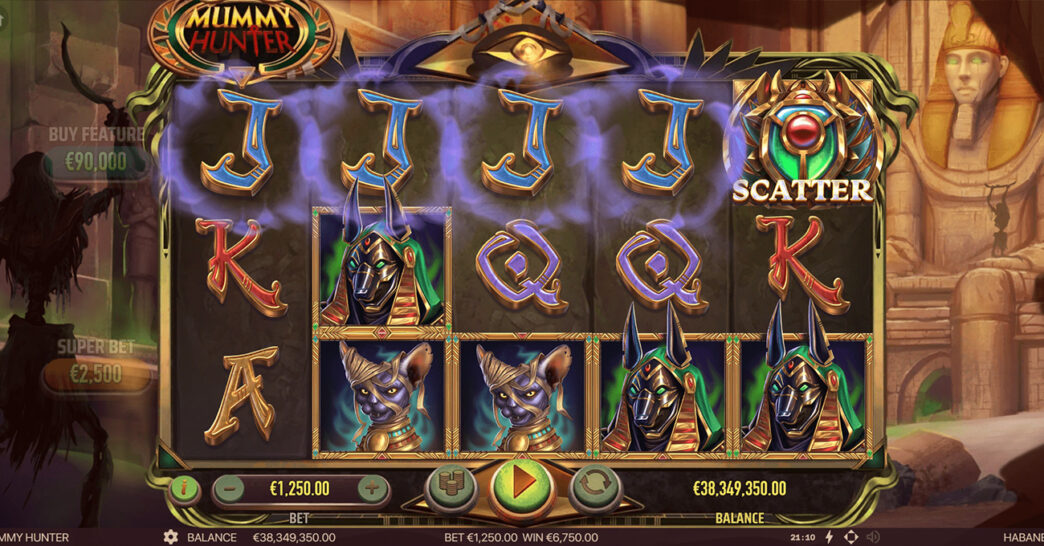Decrease the bet with the minus button
Viewport: 1044px width, 546px height.
coord(230,489)
